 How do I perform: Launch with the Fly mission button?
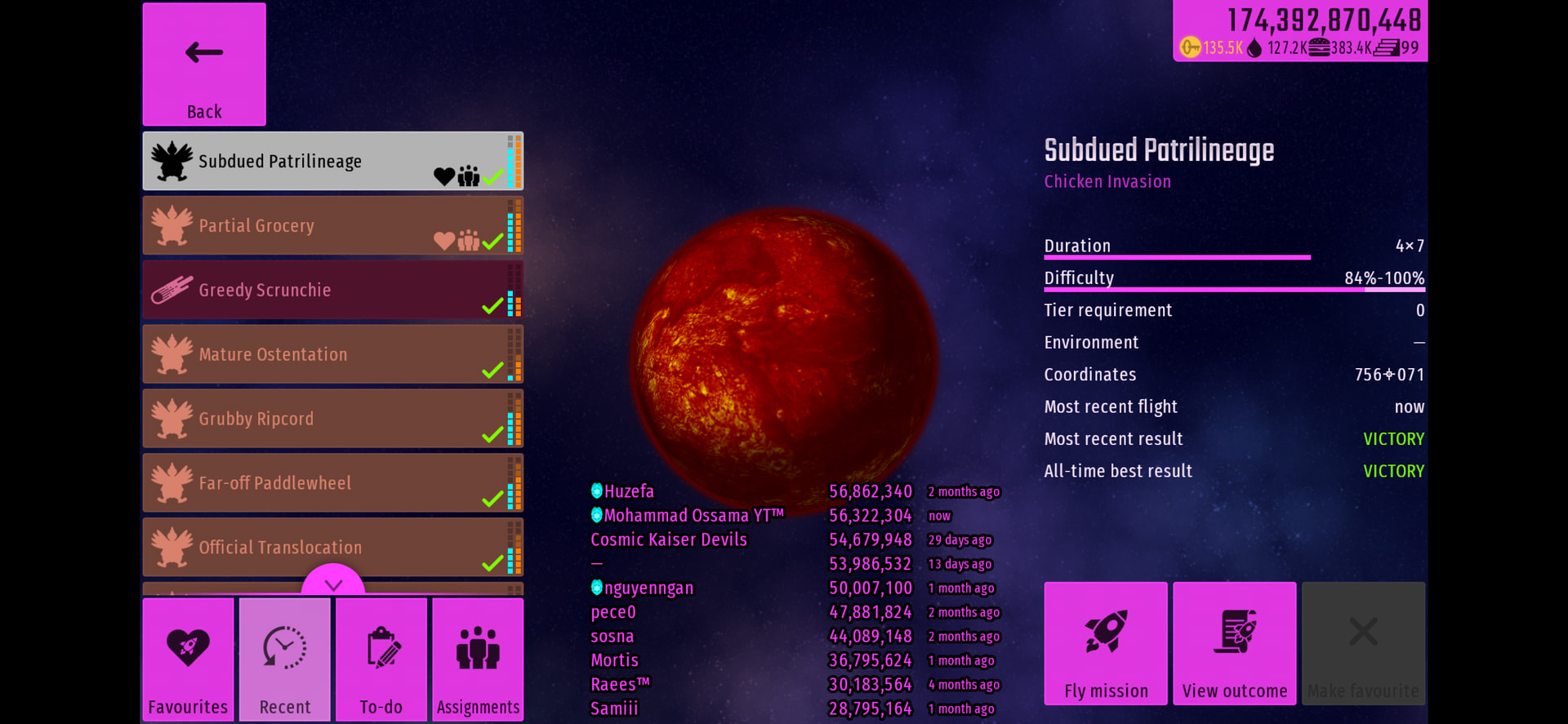[x=1106, y=643]
